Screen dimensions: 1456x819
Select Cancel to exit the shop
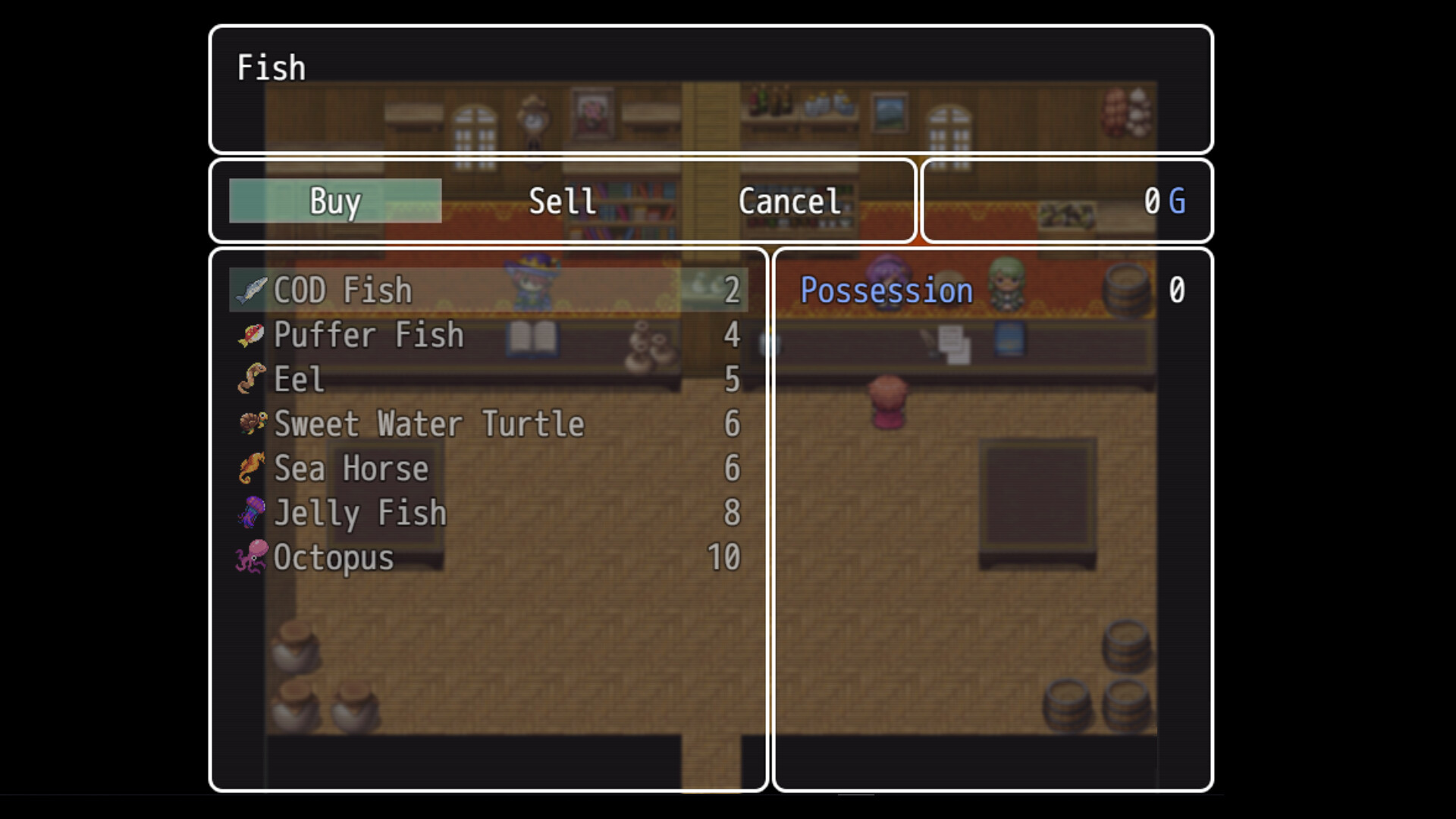click(789, 201)
